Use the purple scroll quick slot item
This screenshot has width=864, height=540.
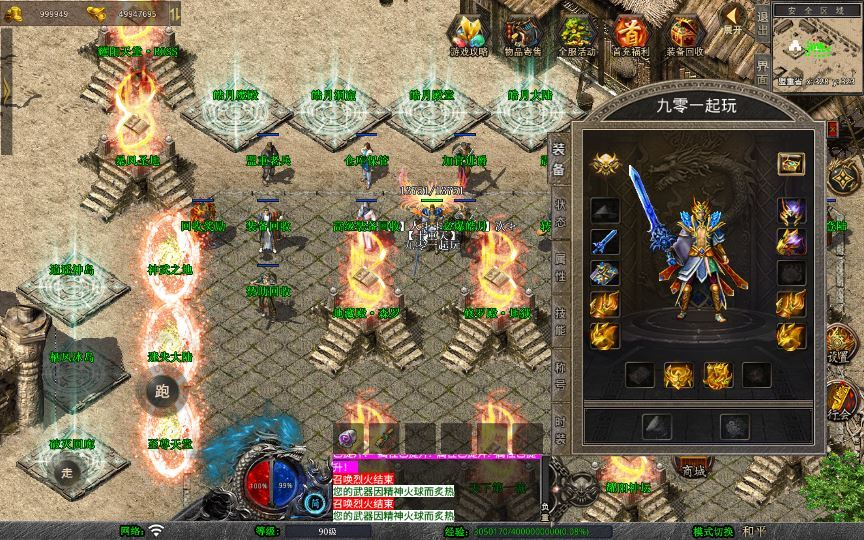click(x=350, y=436)
